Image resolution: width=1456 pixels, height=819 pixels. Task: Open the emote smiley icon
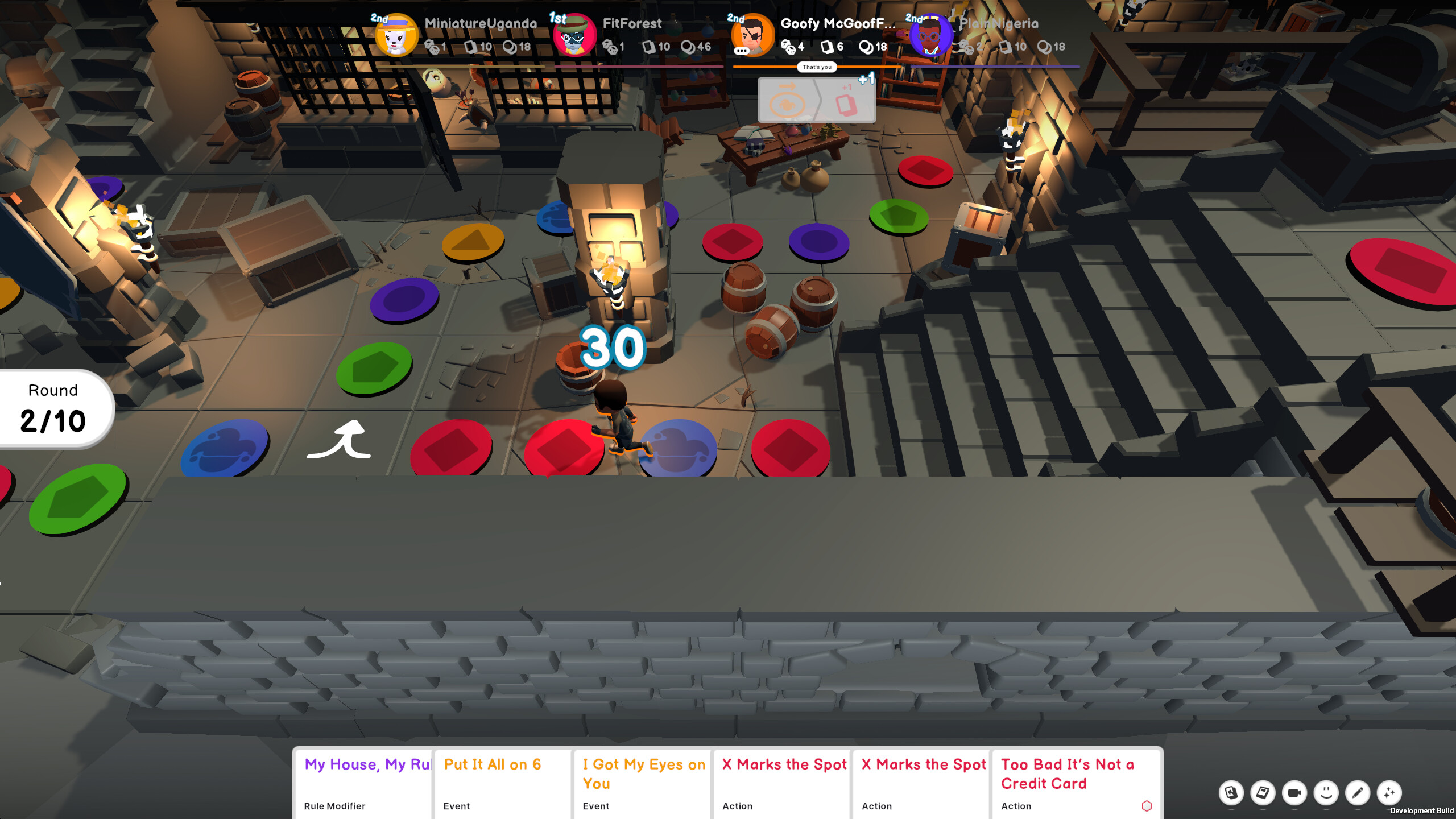coord(1326,794)
